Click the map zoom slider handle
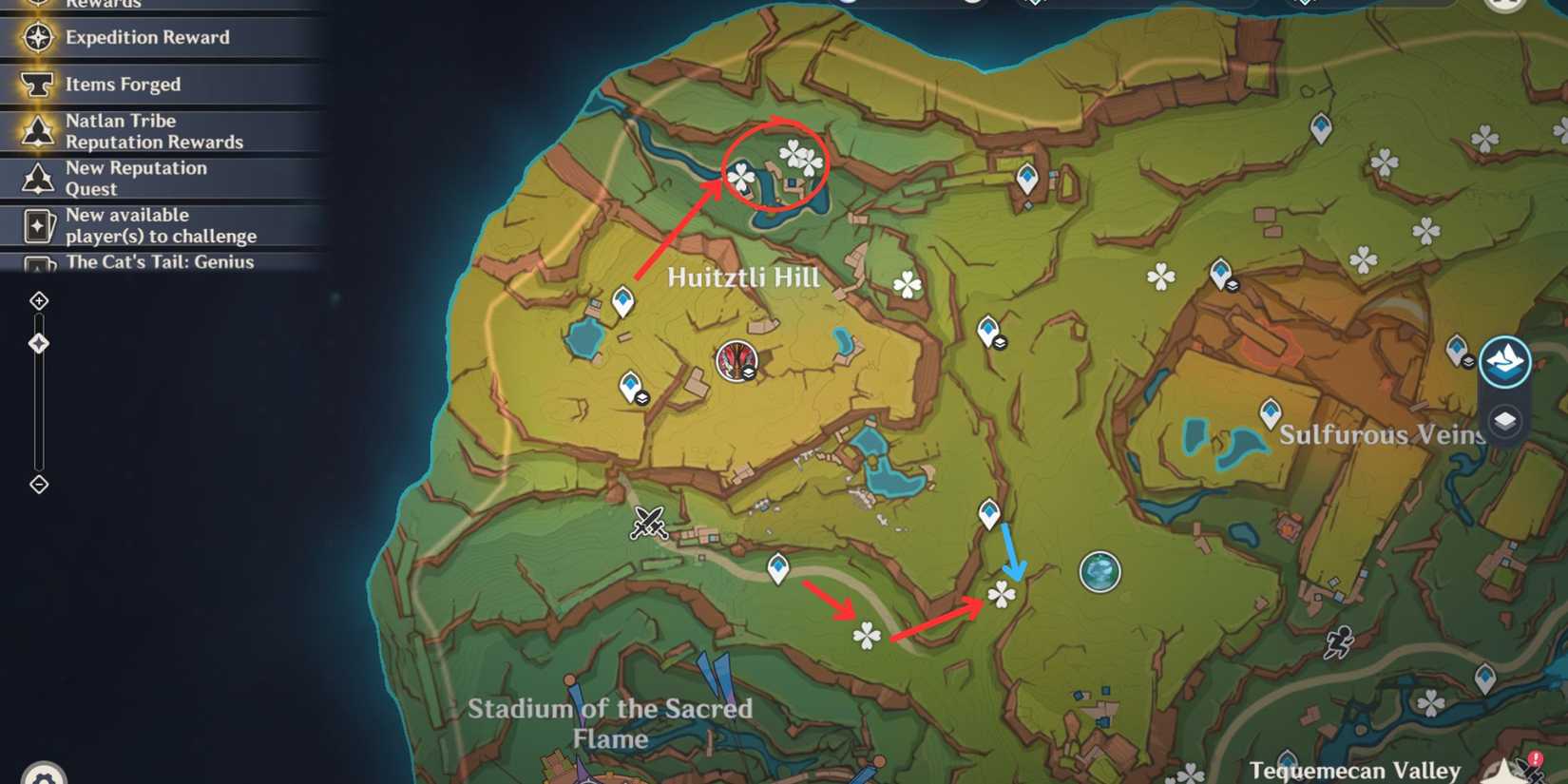Screen dimensions: 1568x784 pos(39,342)
